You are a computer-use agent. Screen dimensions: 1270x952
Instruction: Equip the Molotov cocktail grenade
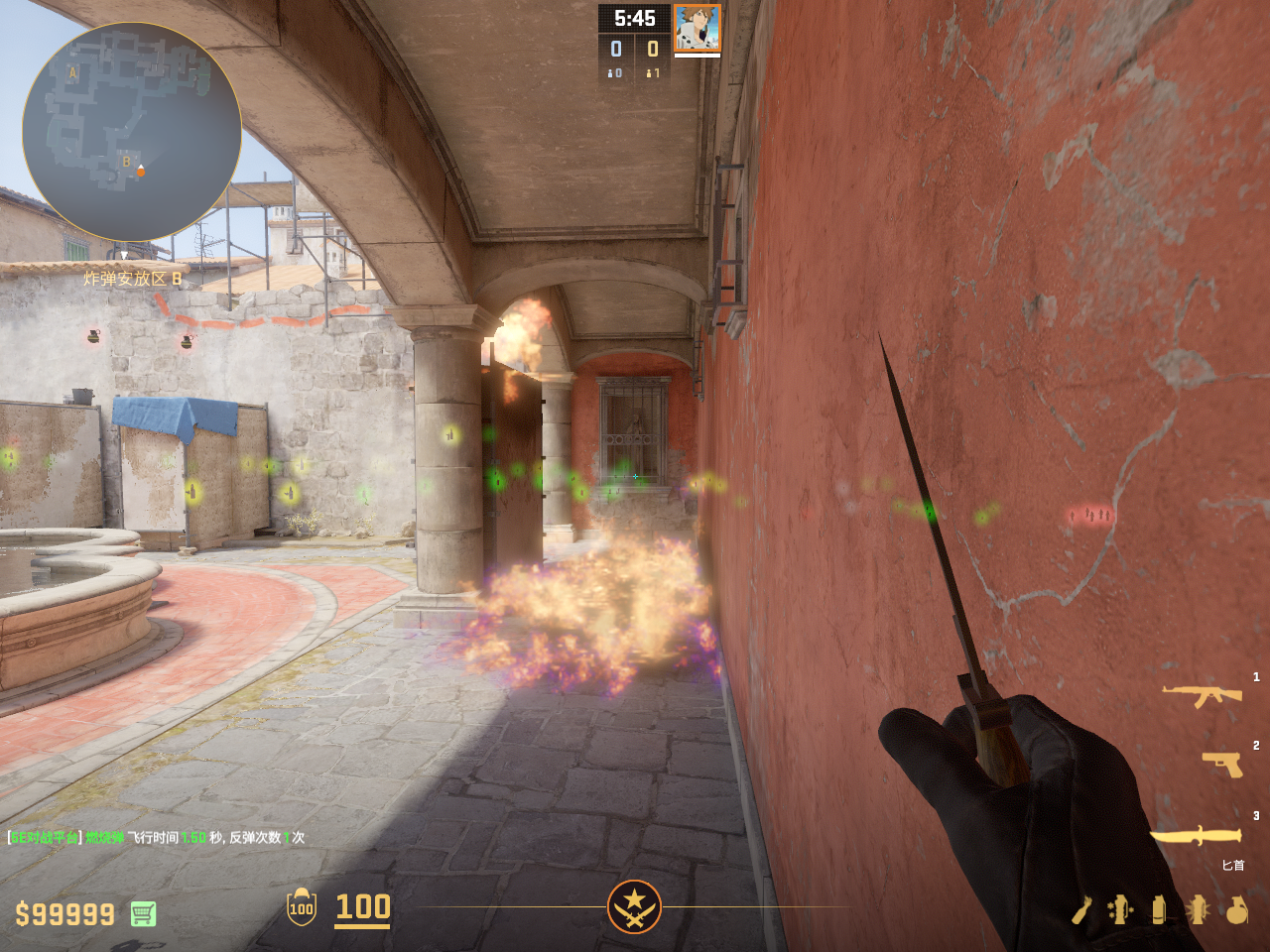(1081, 909)
